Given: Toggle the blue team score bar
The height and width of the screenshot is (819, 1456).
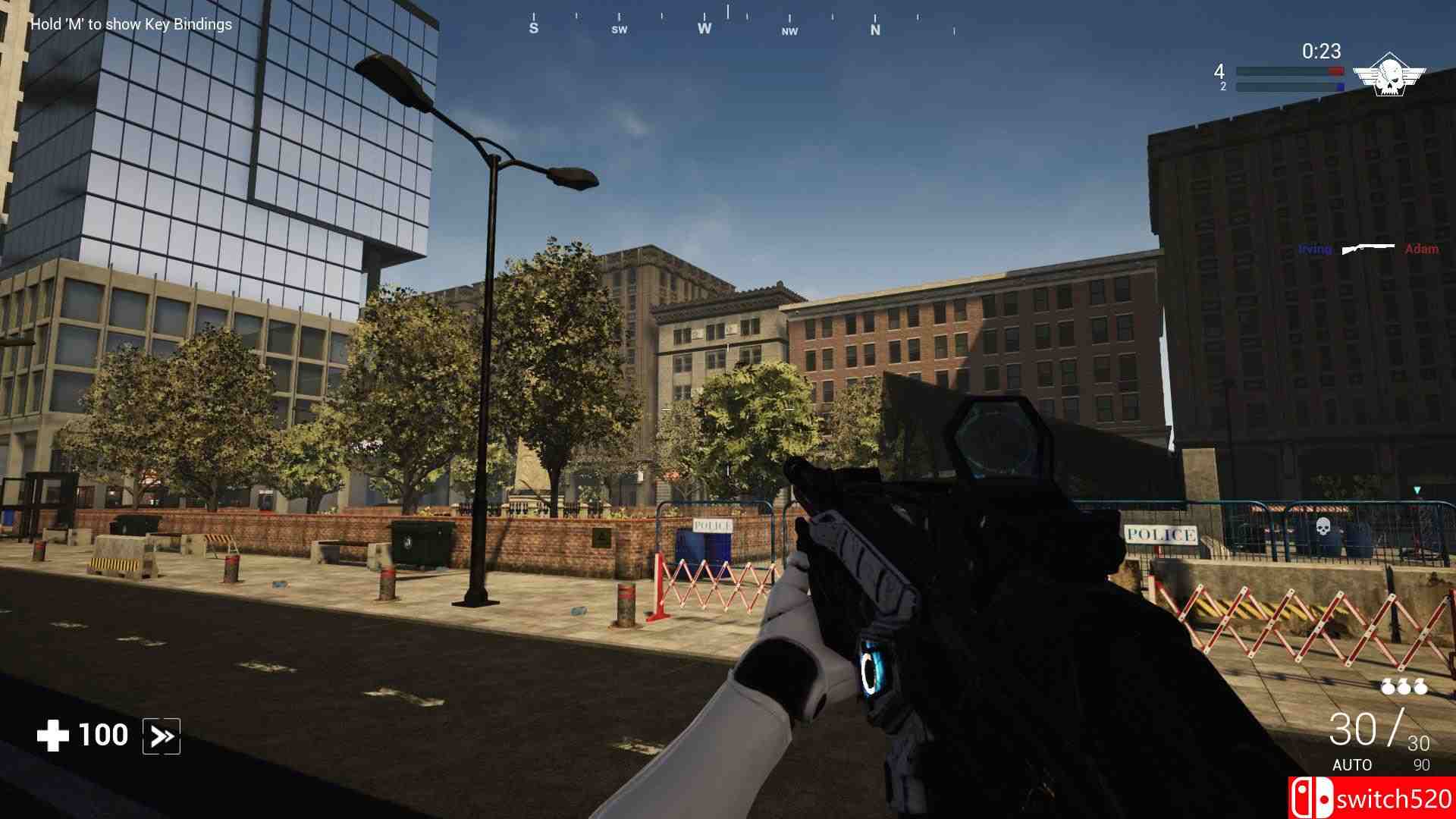Looking at the screenshot, I should [1289, 87].
